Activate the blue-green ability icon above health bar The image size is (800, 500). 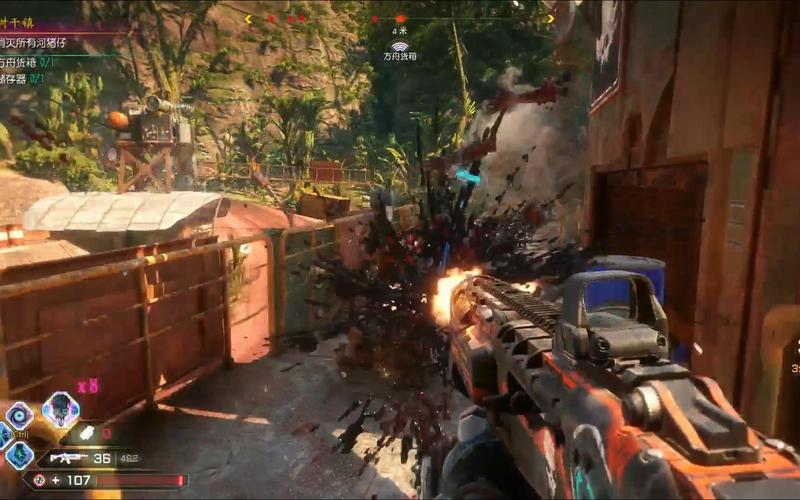19,455
